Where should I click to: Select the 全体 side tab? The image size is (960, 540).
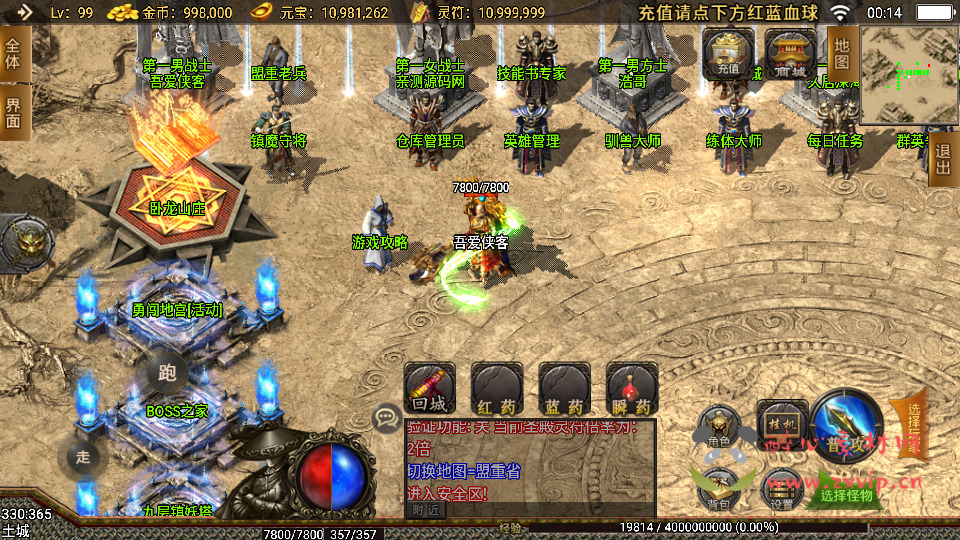[x=13, y=54]
